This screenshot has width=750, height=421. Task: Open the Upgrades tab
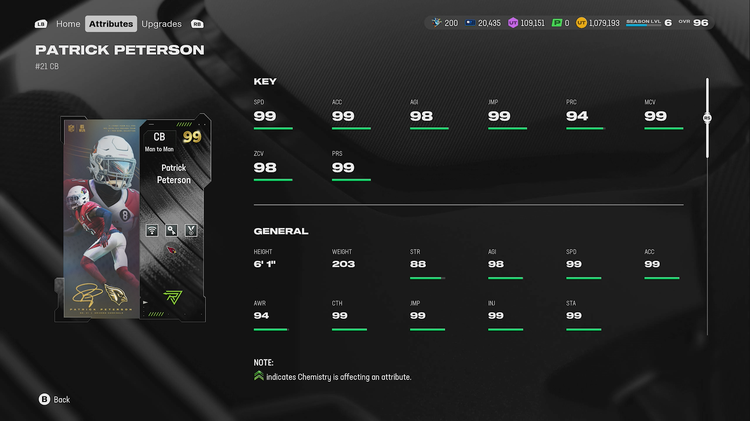(161, 23)
